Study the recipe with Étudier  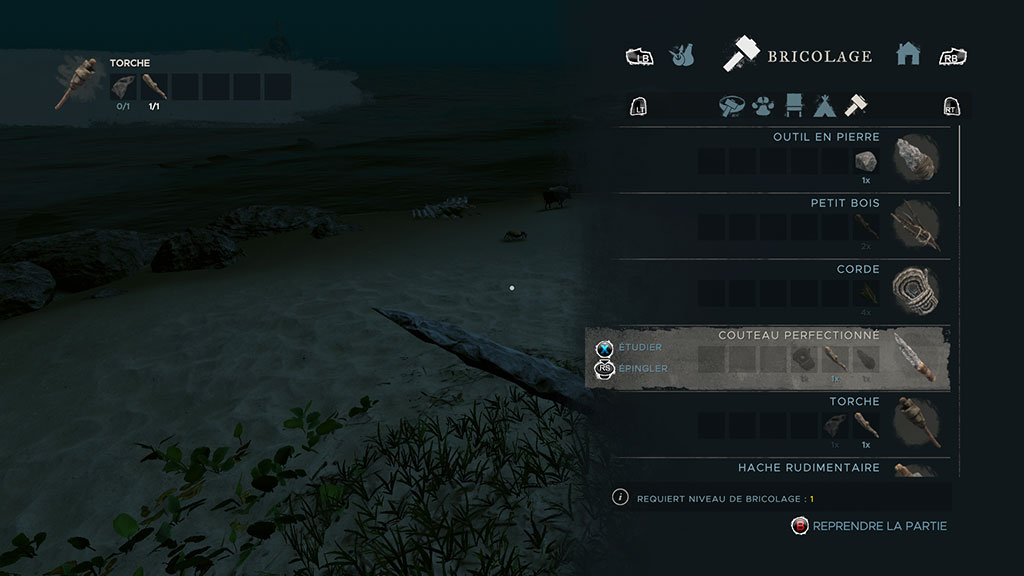point(640,347)
